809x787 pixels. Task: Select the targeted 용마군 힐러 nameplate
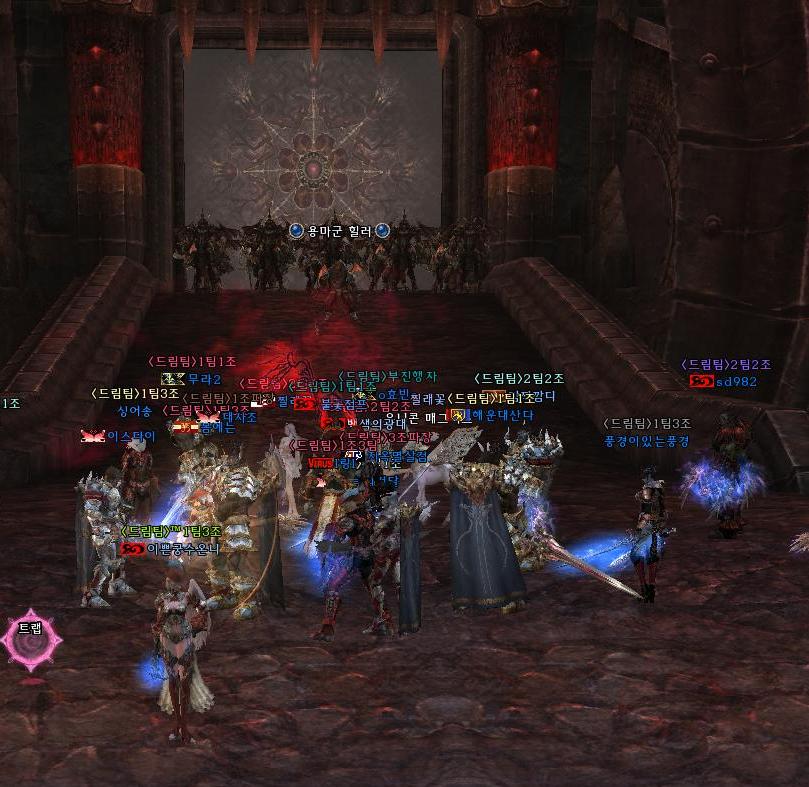[339, 231]
